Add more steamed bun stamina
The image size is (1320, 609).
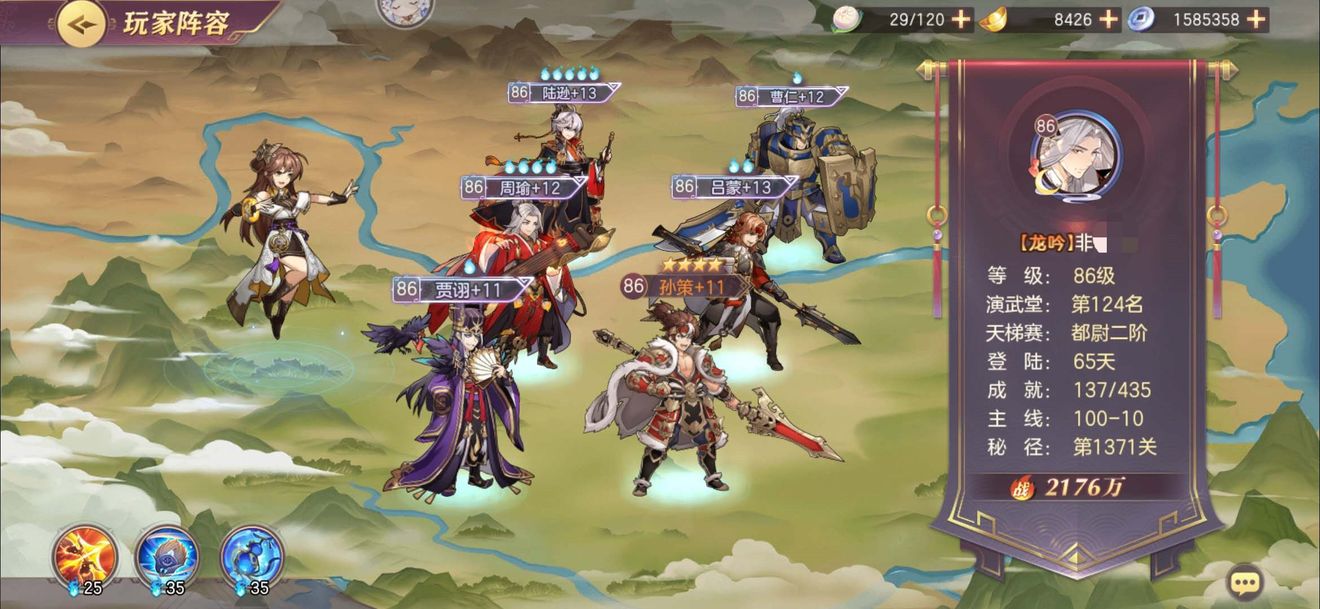[960, 19]
